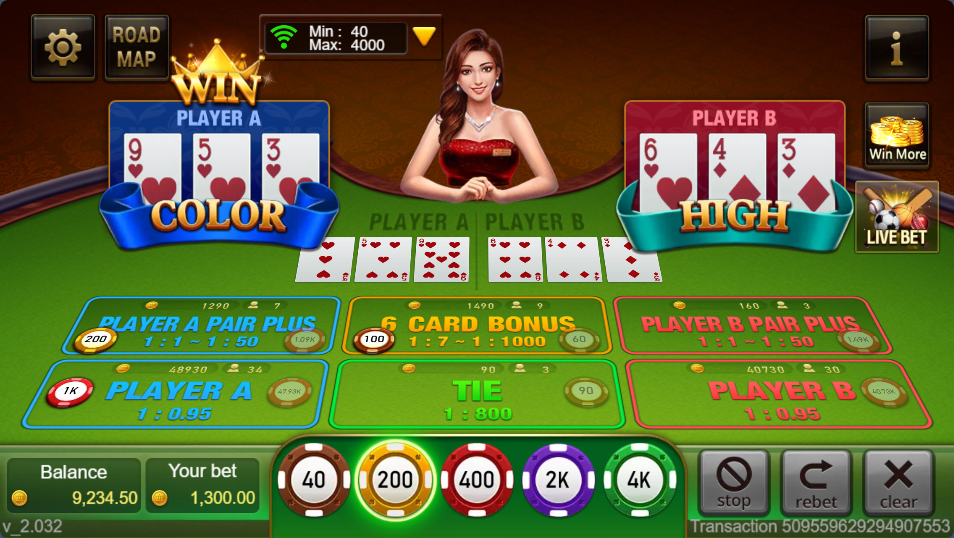This screenshot has height=538, width=954.
Task: Open the gear settings menu
Action: tap(63, 47)
